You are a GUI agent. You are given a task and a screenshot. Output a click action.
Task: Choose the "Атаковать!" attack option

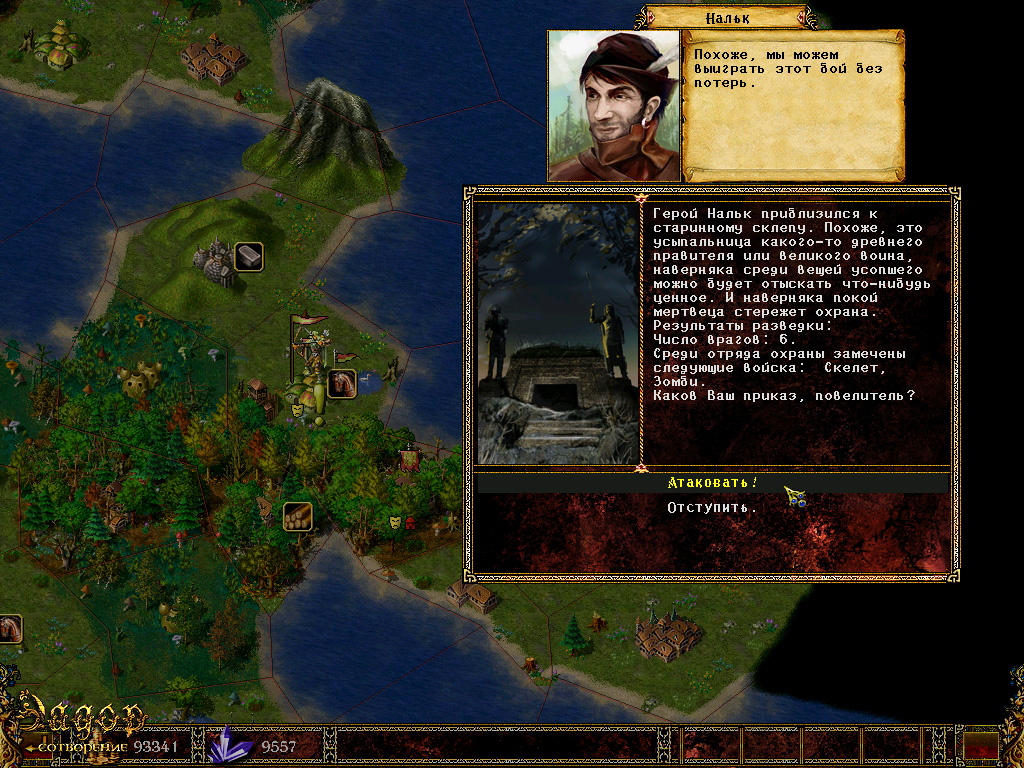click(712, 483)
